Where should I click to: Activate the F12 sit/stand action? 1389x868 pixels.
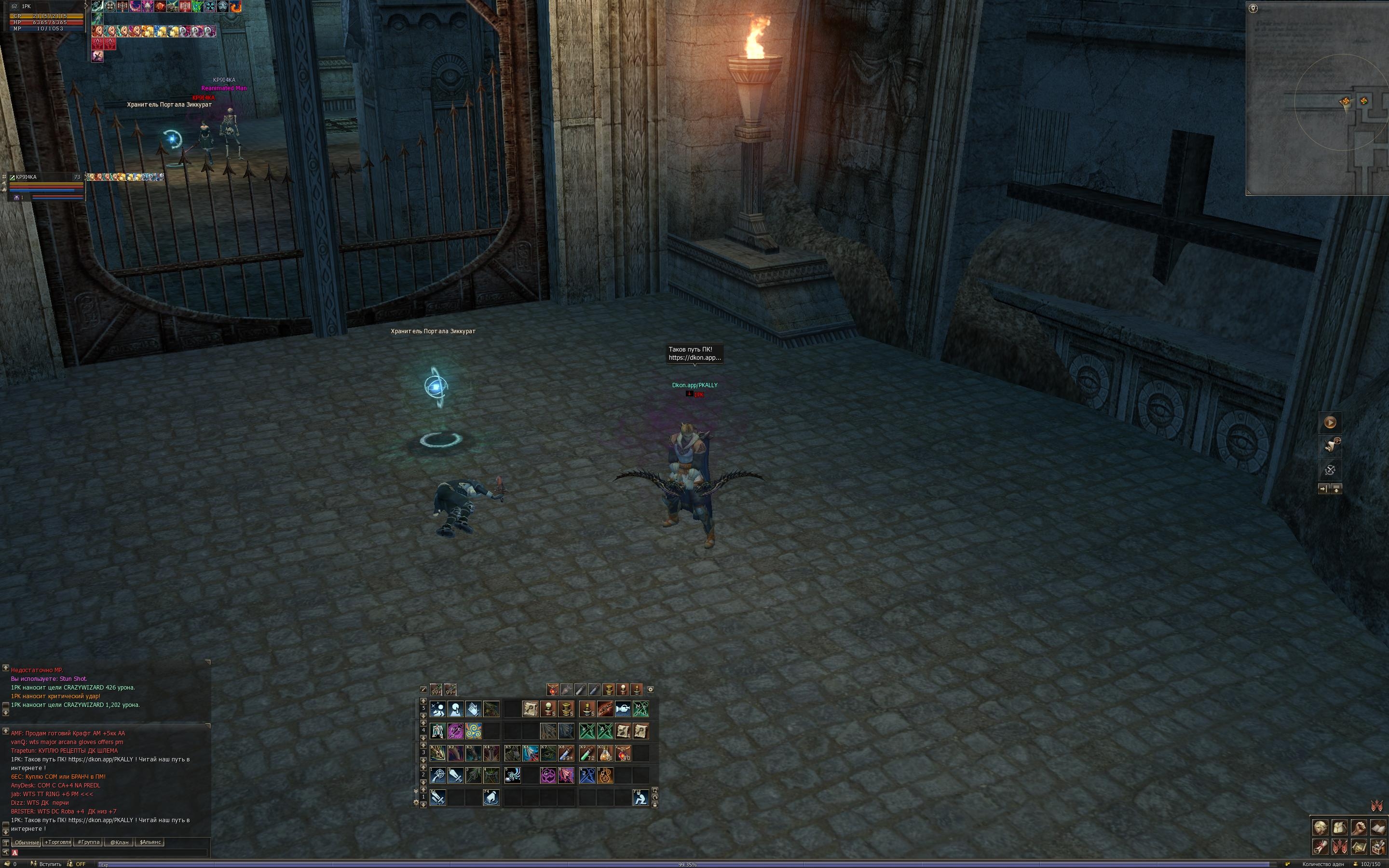[640, 798]
